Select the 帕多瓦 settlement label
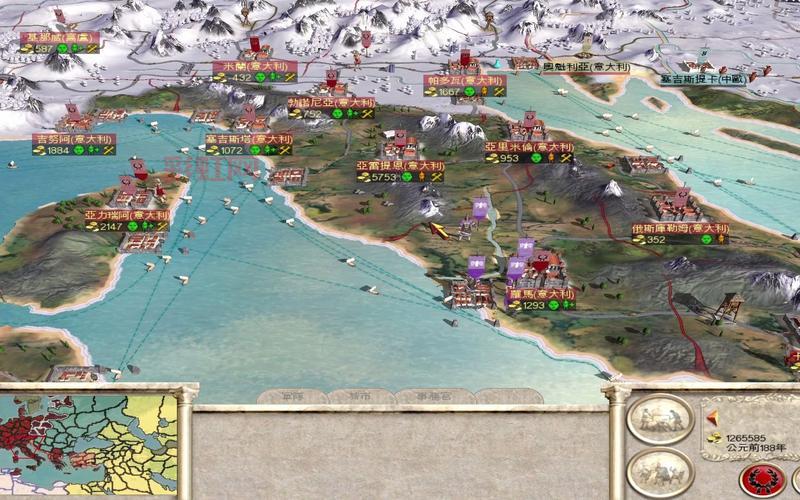 click(464, 80)
